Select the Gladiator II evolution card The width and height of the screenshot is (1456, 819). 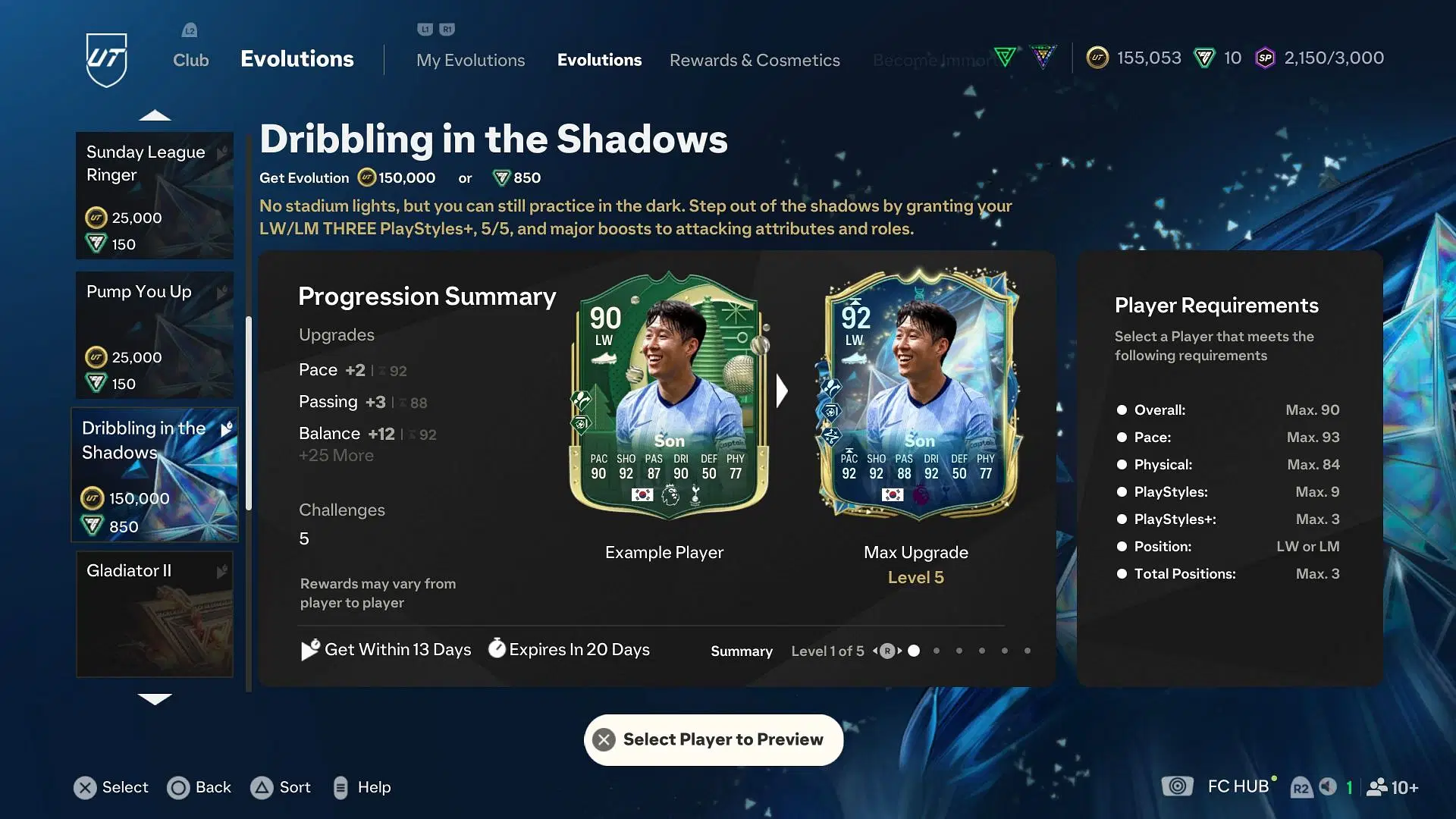[x=155, y=614]
